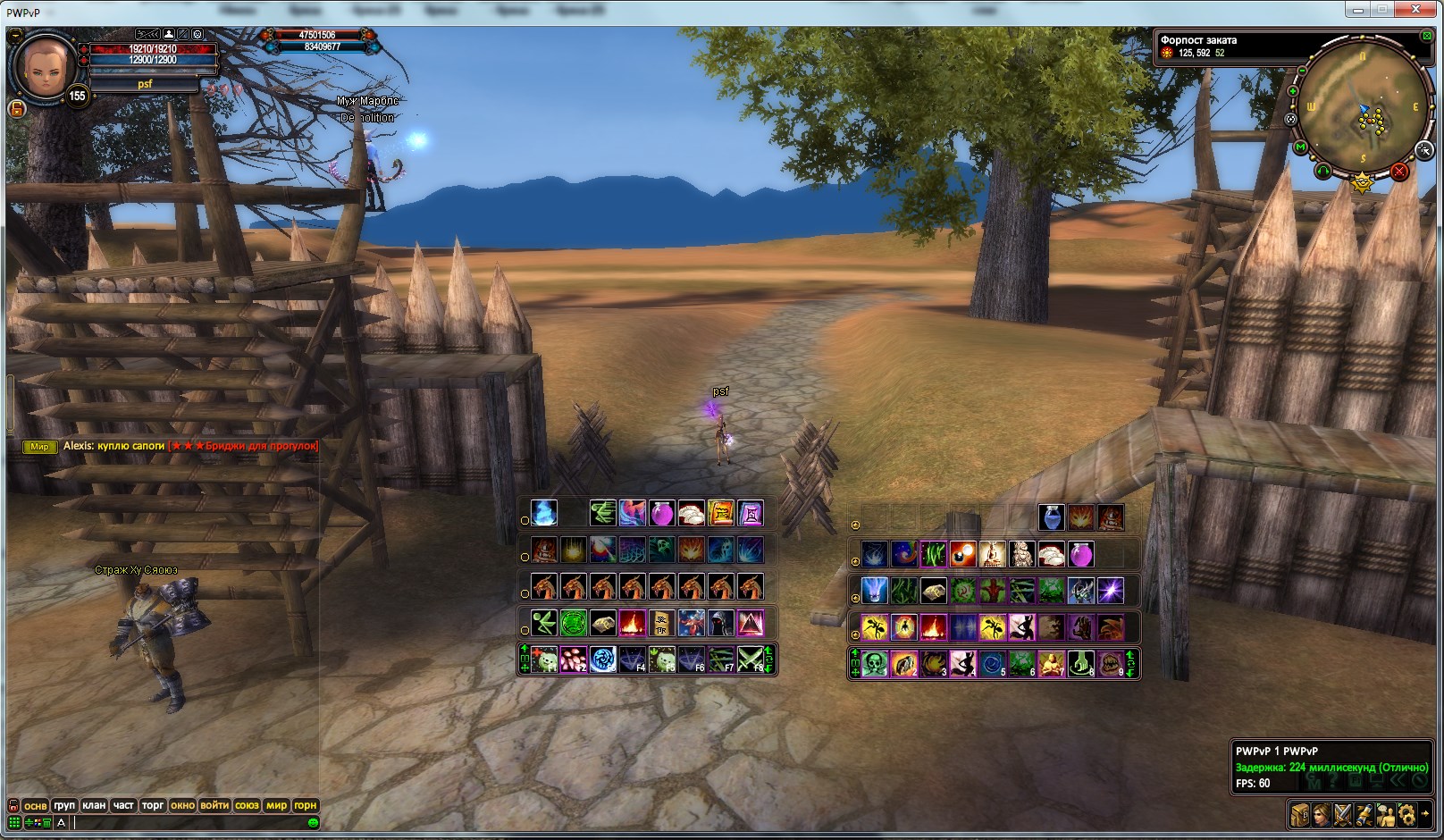Select the 'торг' trade chat tab
The height and width of the screenshot is (840, 1444).
[x=153, y=805]
